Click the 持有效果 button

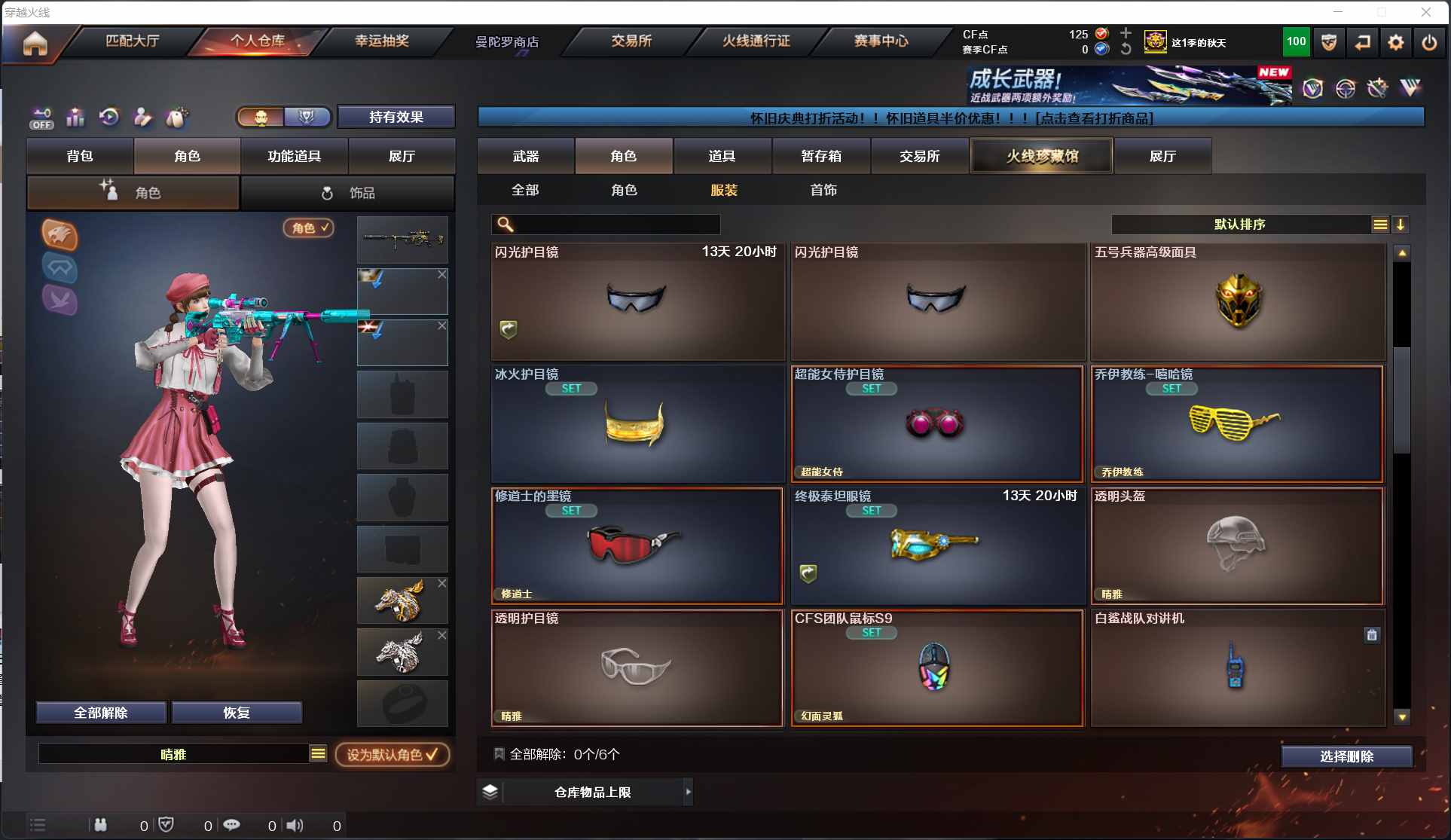(x=396, y=117)
